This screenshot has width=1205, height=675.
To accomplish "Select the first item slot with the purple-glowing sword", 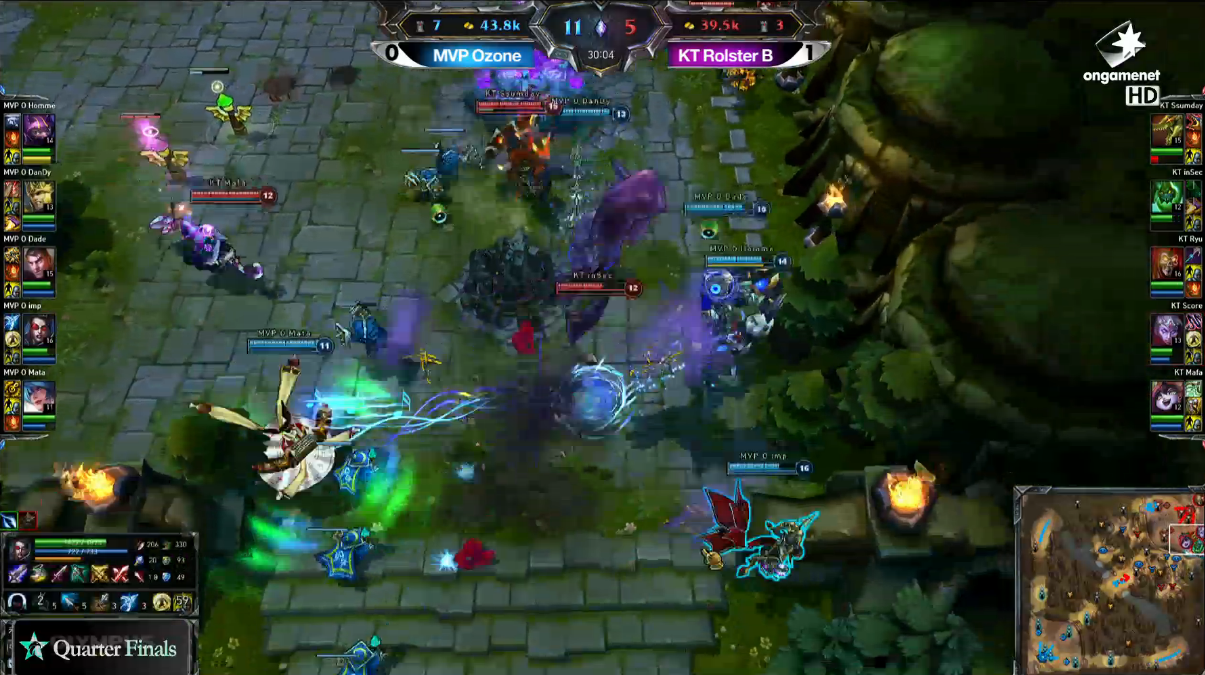I will coord(17,574).
